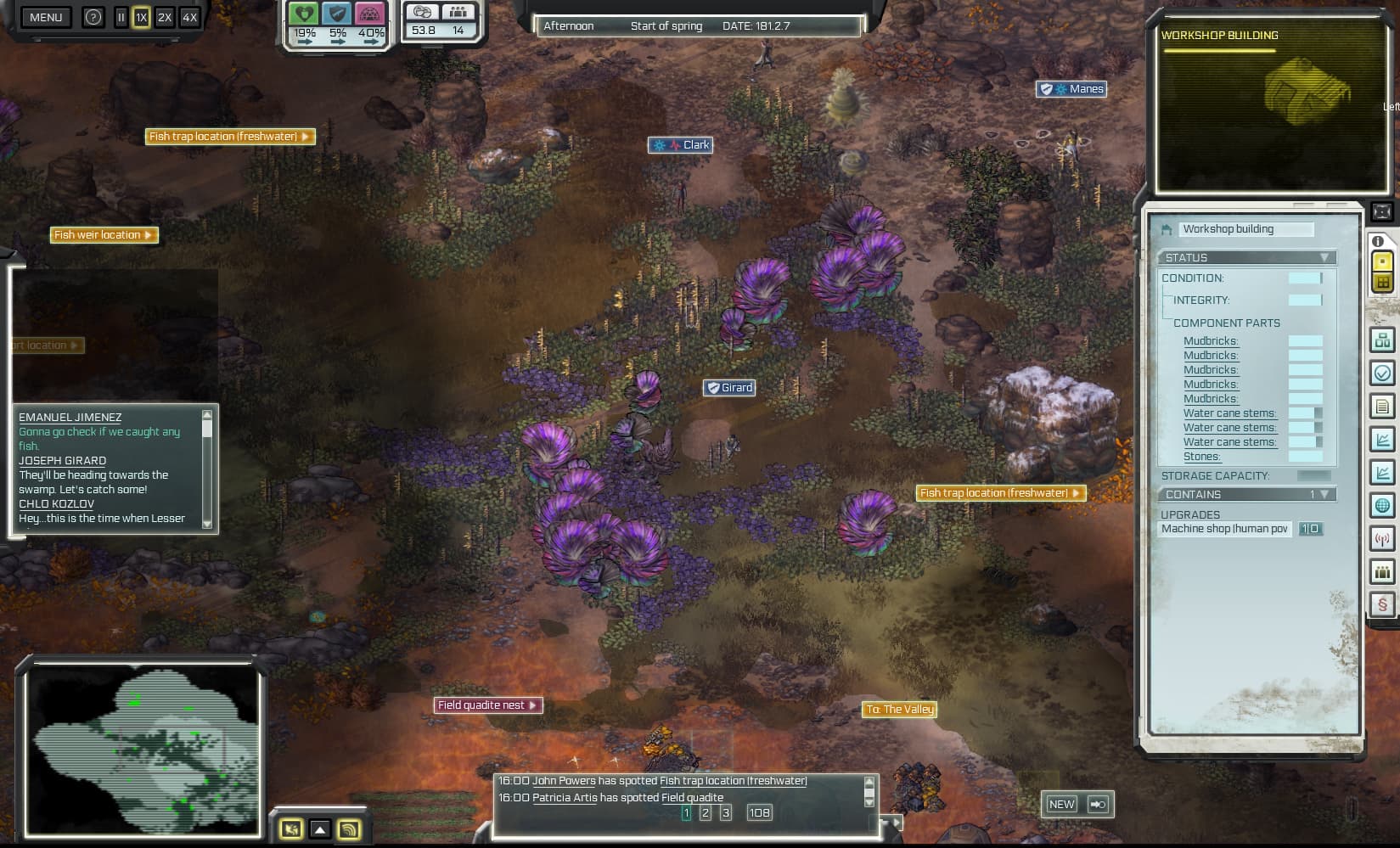Open the Mudbricks component link
The width and height of the screenshot is (1400, 848).
[1211, 340]
